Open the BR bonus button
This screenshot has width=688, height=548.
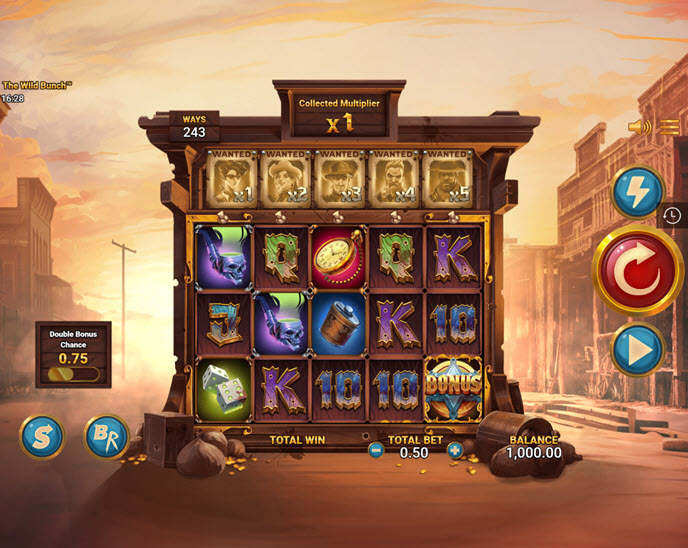[x=106, y=436]
